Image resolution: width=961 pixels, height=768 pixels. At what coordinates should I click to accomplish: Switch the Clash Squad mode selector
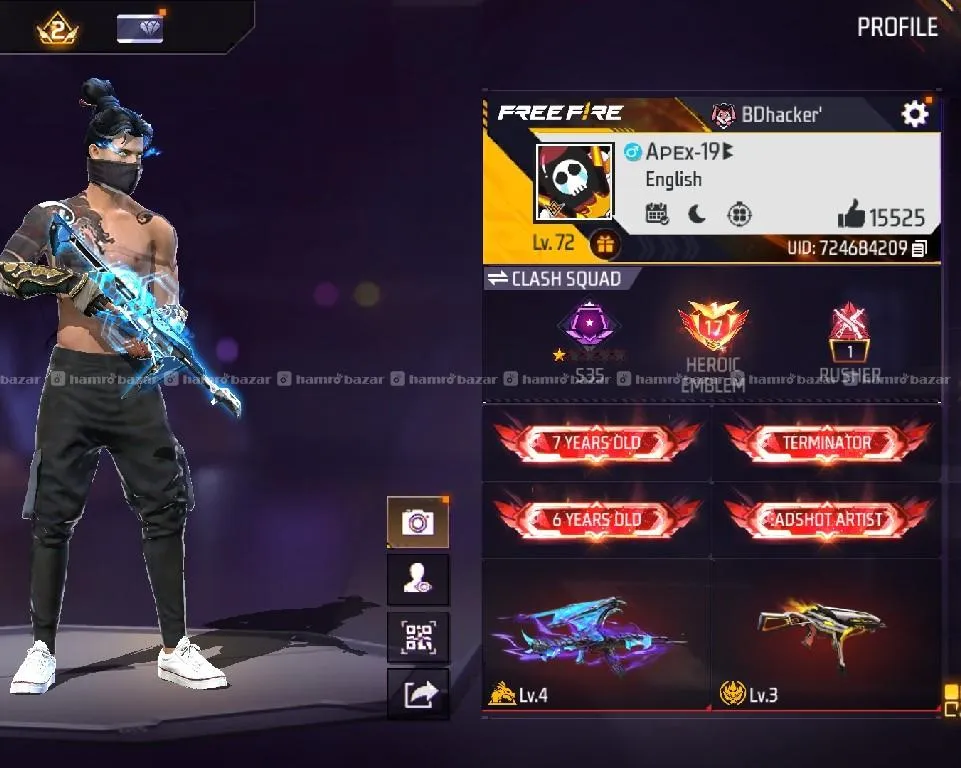tap(554, 279)
